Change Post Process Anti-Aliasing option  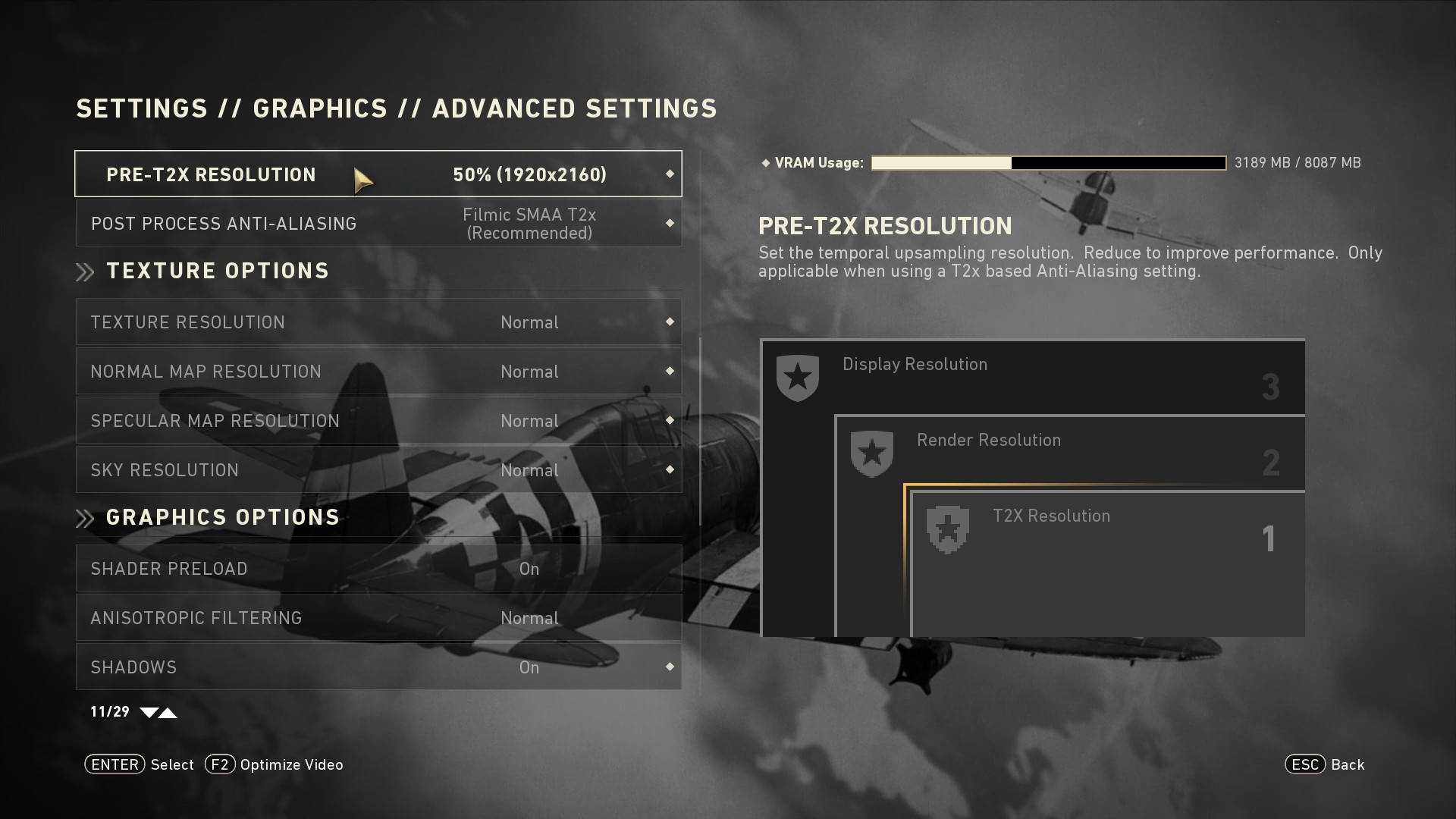tap(378, 224)
